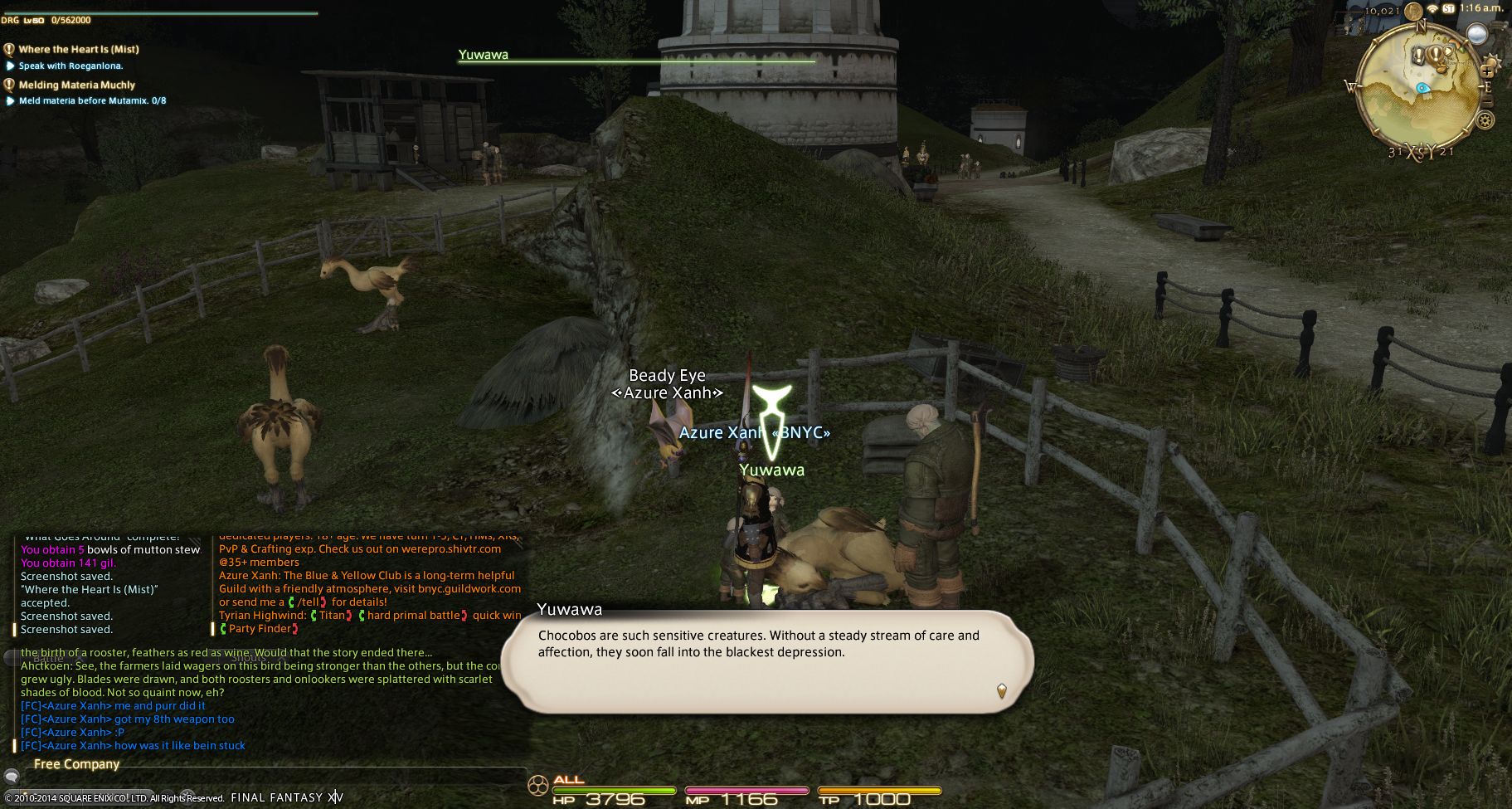Select the 'Melding Materia Muchly' quest tracker entry
The height and width of the screenshot is (809, 1512).
pyautogui.click(x=76, y=85)
